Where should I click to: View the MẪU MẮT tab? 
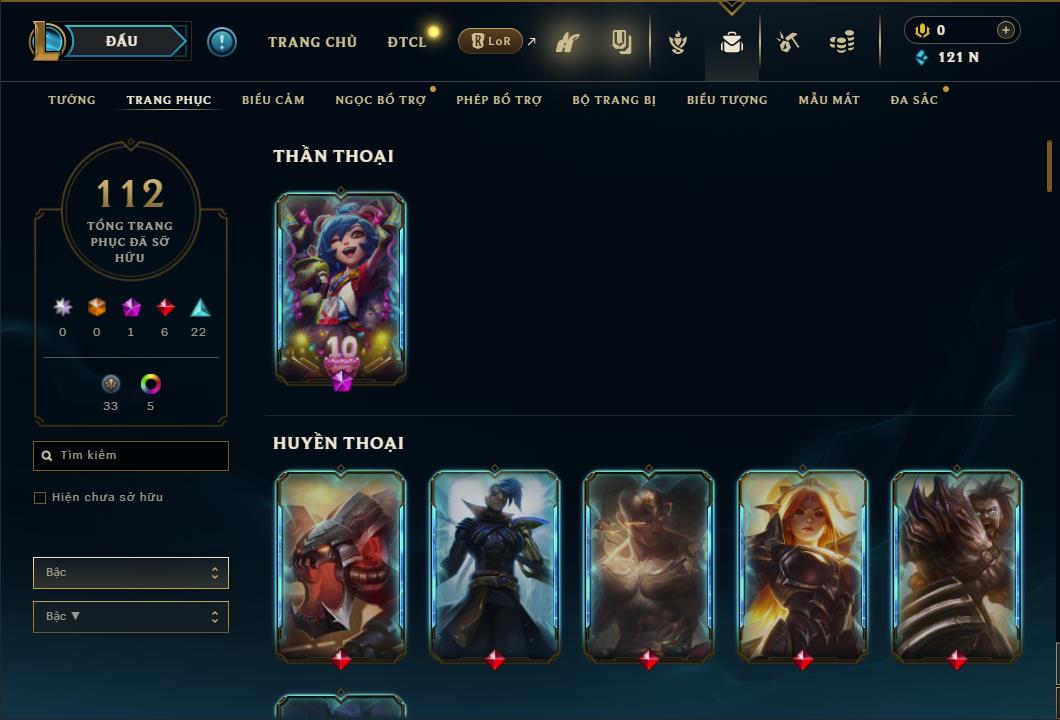tap(829, 100)
